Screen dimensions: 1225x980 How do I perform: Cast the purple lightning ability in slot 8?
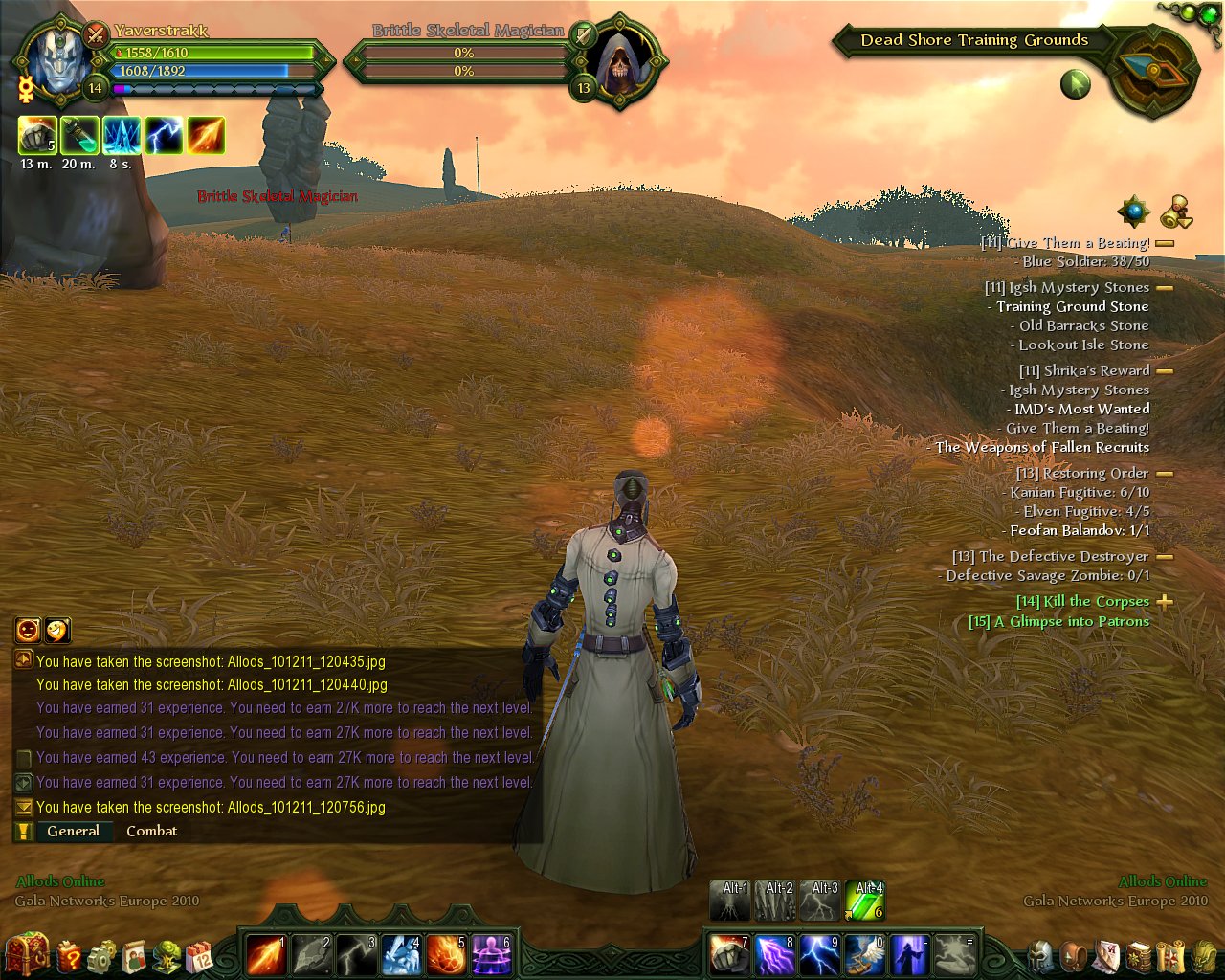(774, 955)
